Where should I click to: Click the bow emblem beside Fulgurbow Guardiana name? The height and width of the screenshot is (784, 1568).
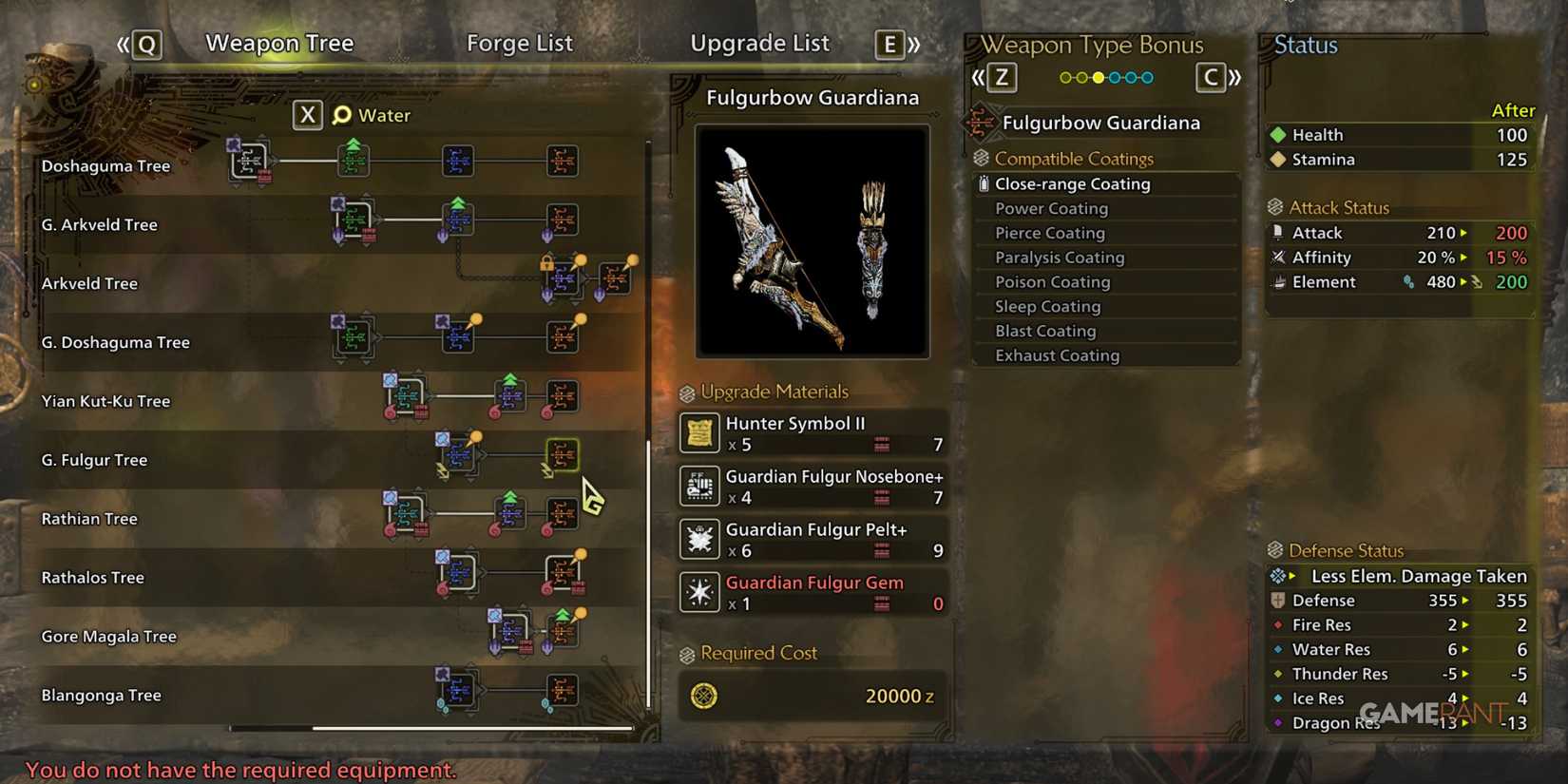click(x=979, y=122)
